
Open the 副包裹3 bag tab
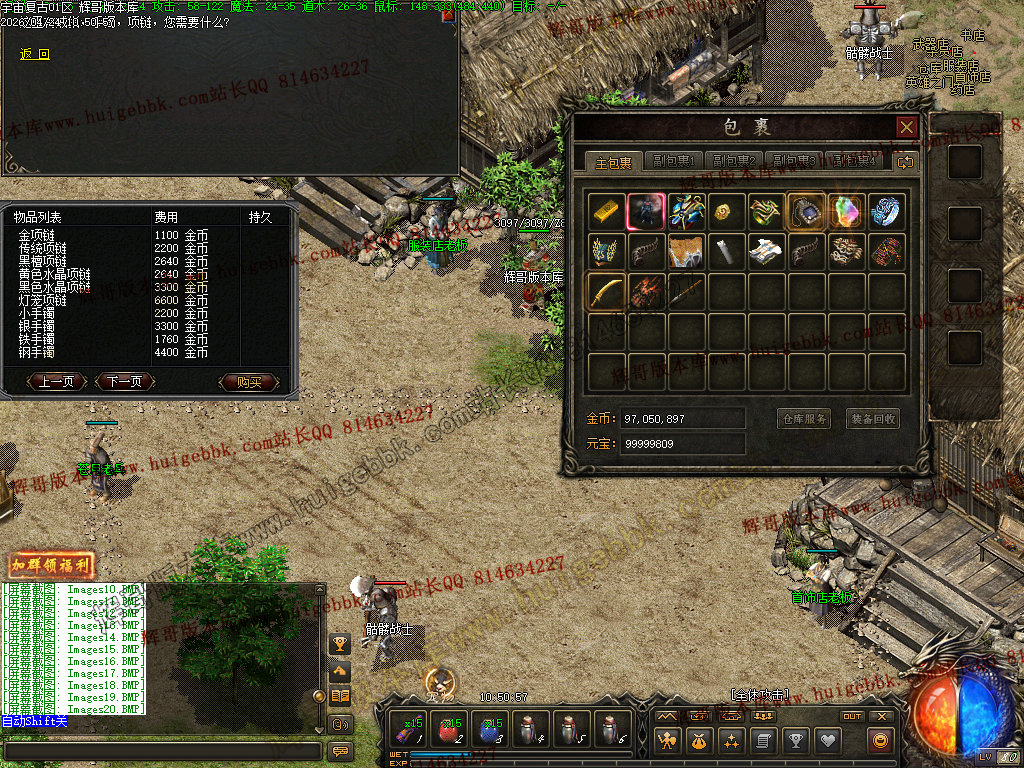click(794, 161)
